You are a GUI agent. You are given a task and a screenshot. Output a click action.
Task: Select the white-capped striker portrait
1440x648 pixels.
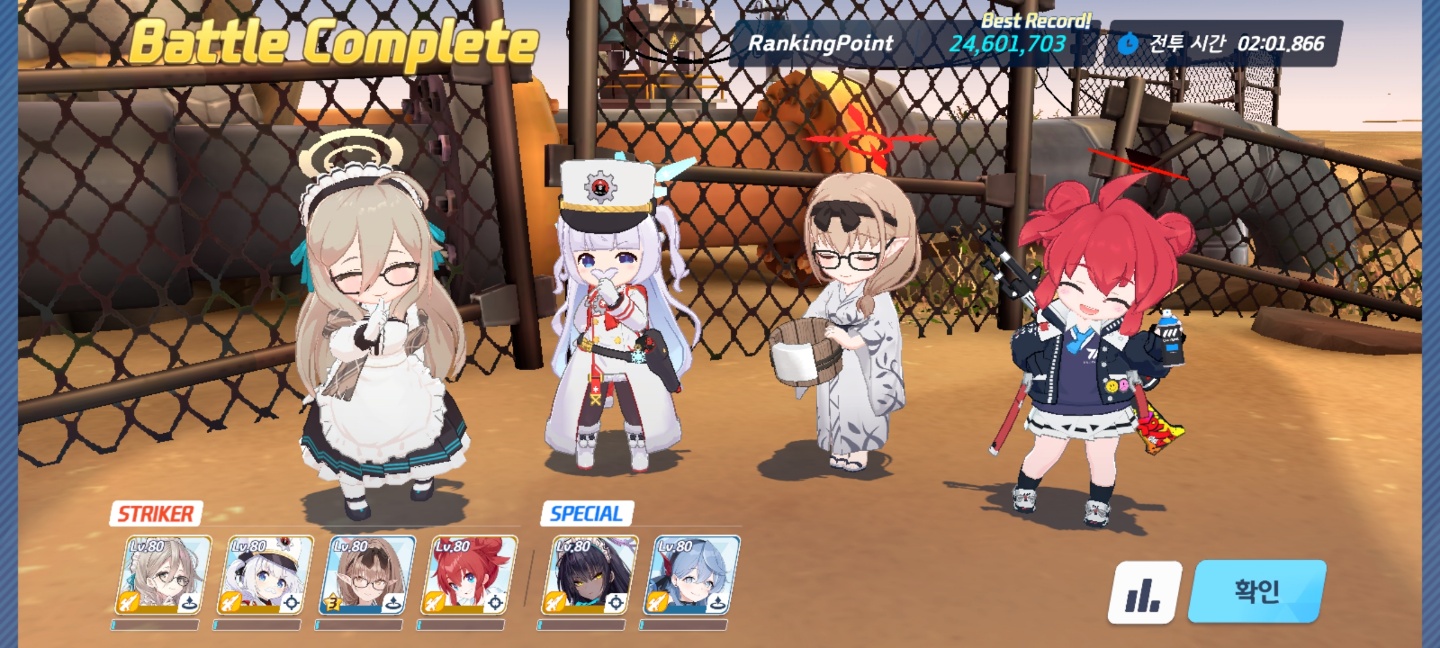(266, 576)
